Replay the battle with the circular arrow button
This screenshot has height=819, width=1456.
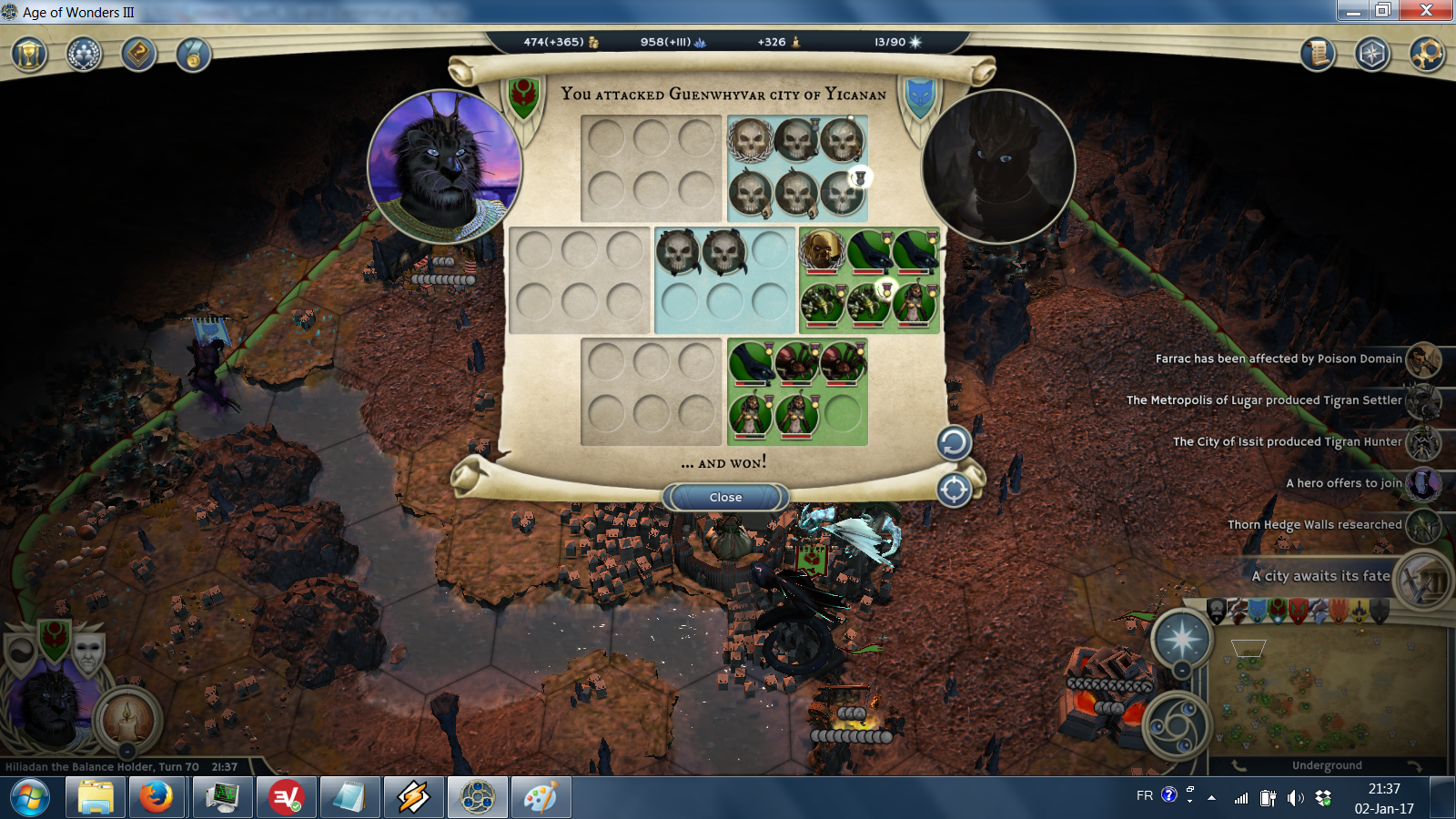tap(954, 443)
